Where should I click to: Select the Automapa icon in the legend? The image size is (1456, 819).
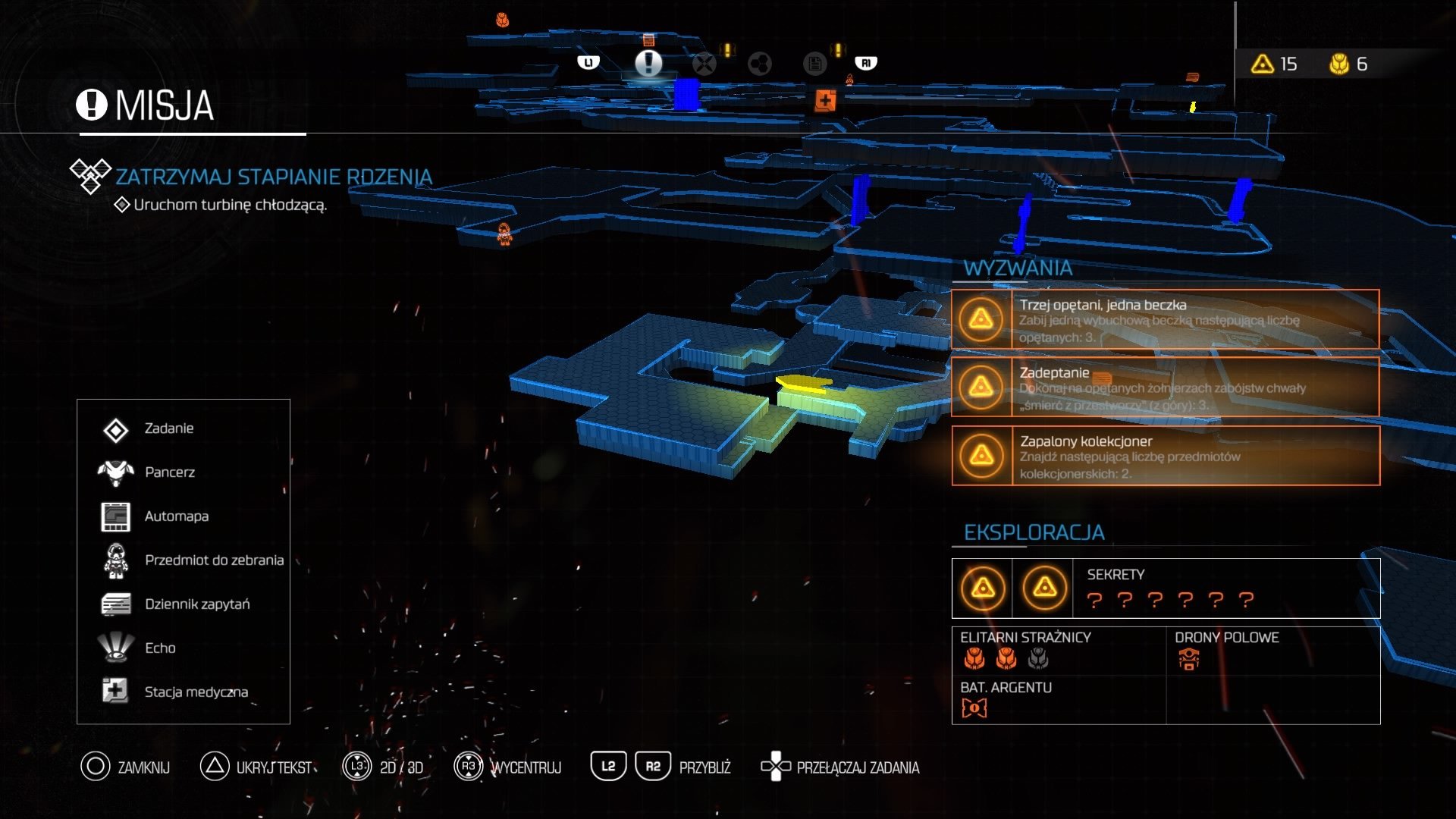(115, 516)
